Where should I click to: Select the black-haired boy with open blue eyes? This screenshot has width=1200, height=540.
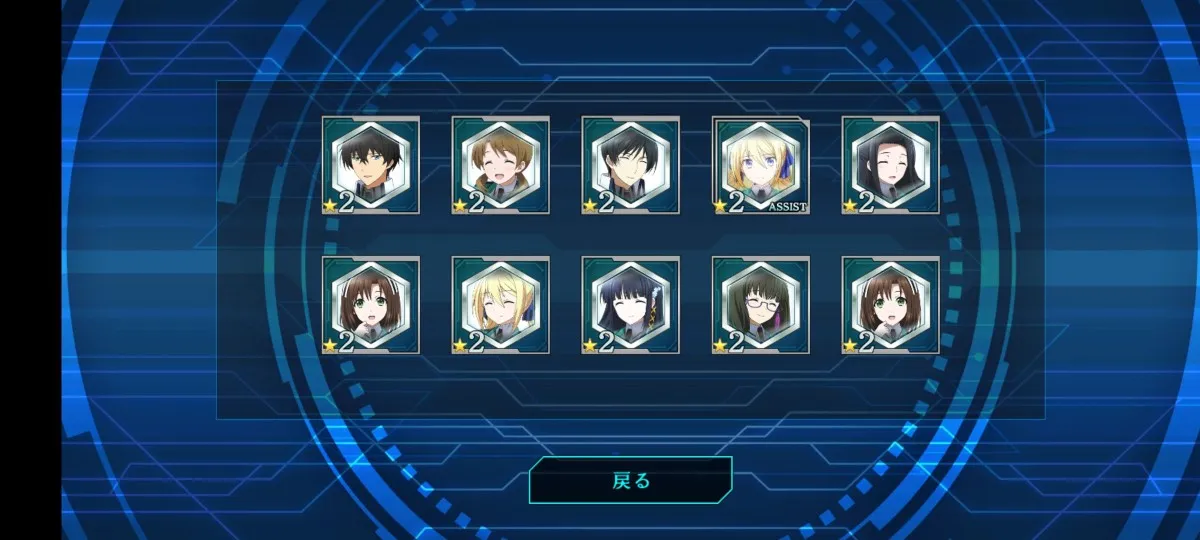pyautogui.click(x=371, y=165)
